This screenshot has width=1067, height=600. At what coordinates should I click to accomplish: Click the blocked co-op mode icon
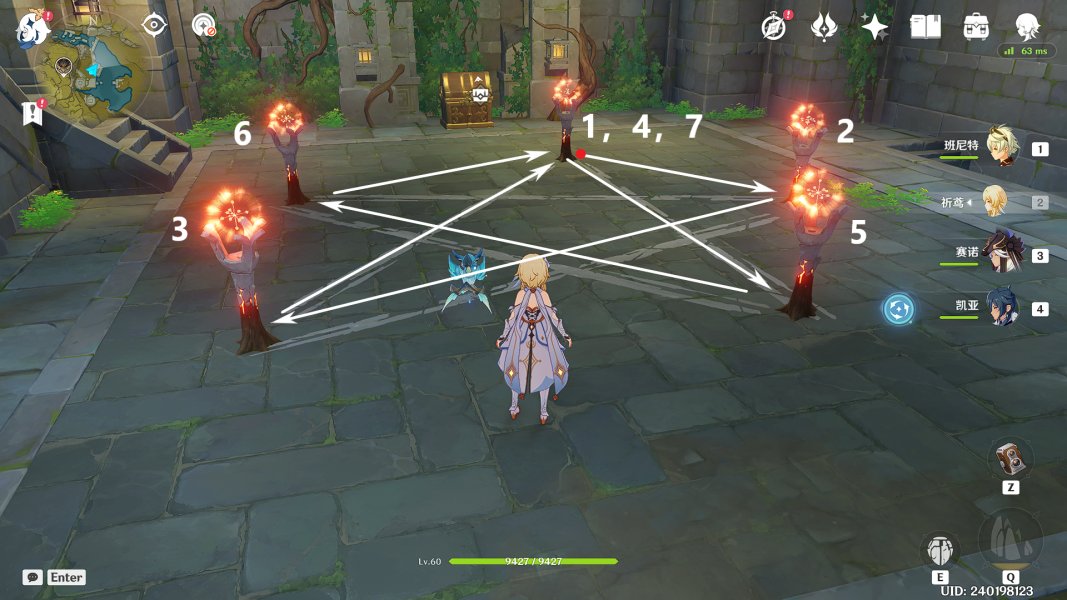pos(204,26)
